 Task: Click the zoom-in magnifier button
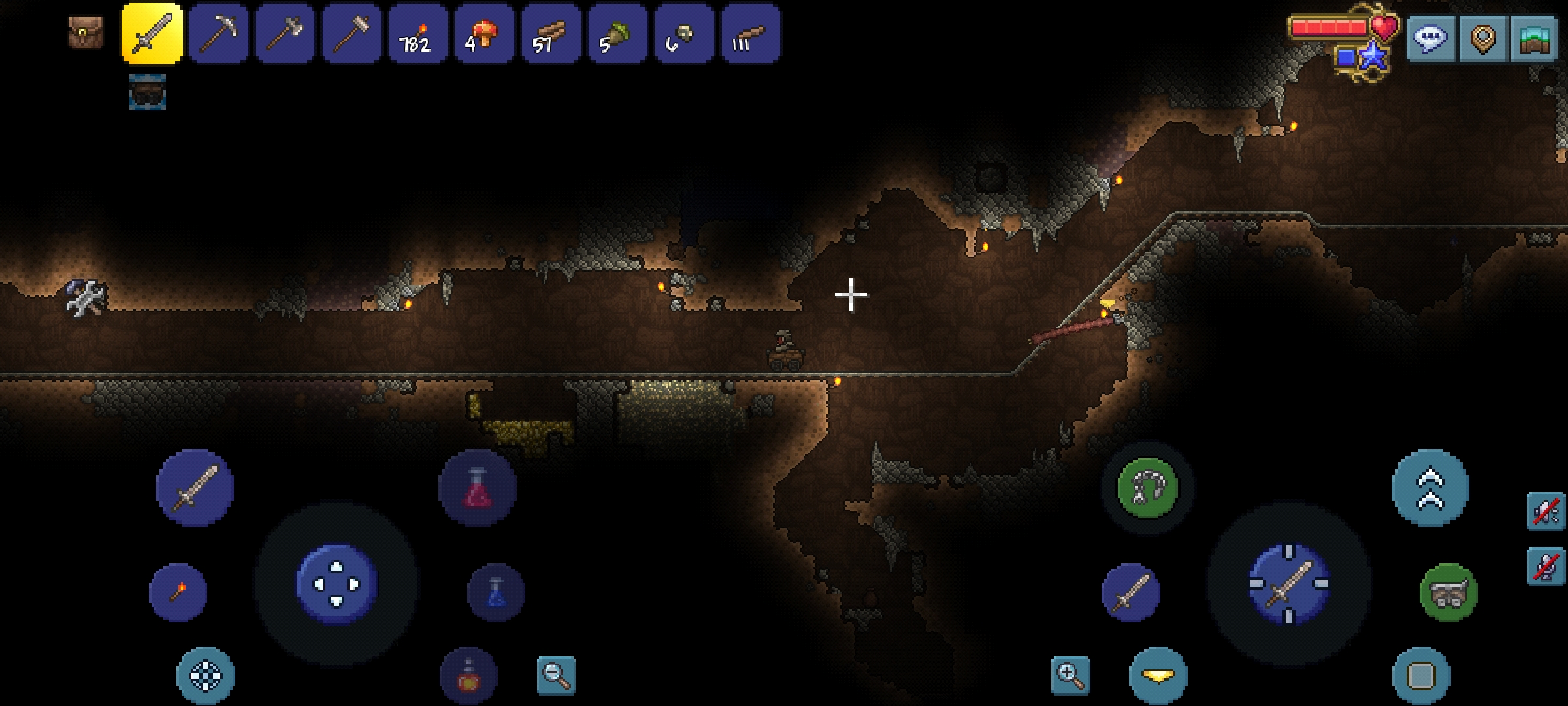coord(1071,675)
